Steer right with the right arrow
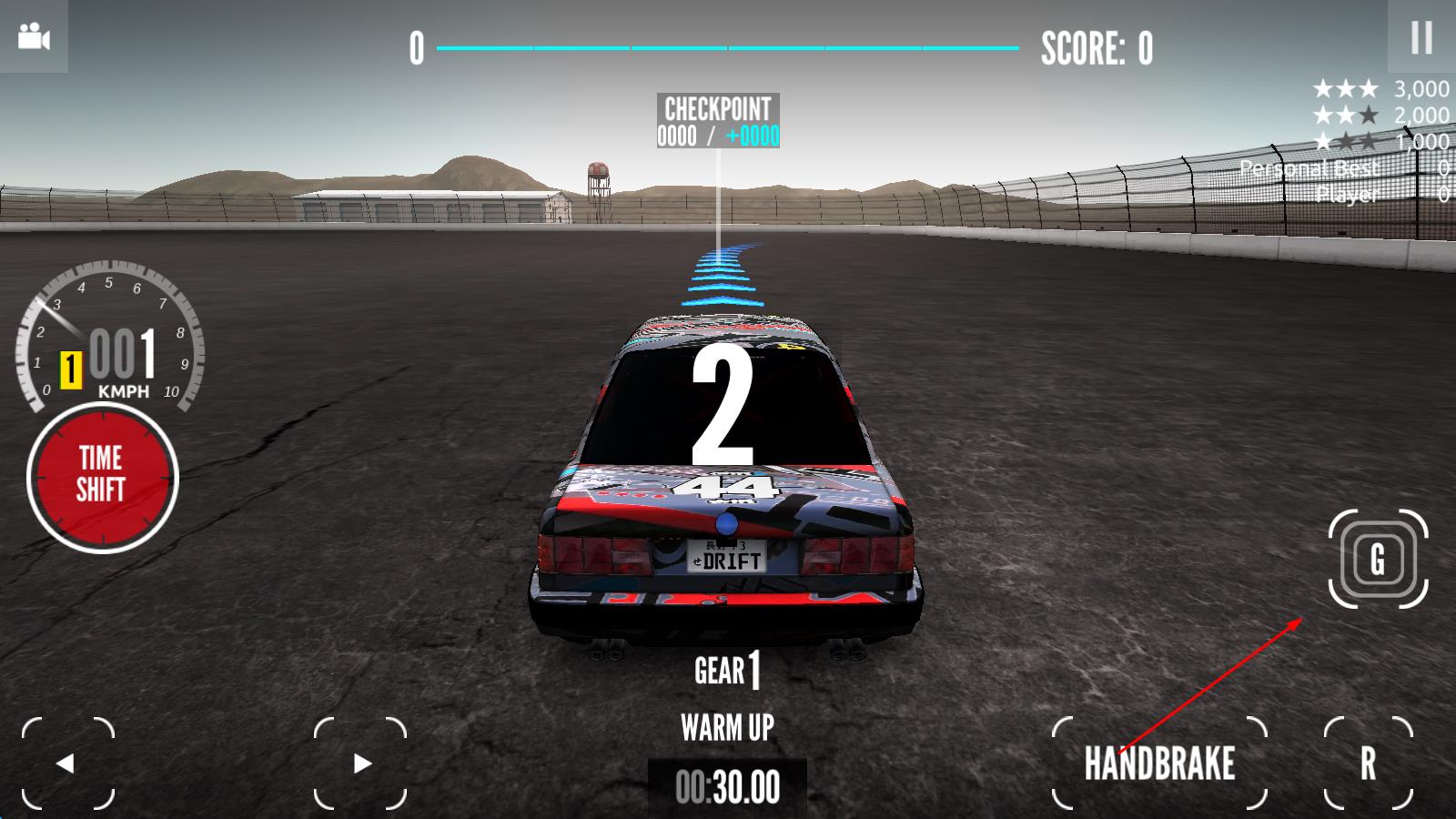The width and height of the screenshot is (1456, 819). coord(360,763)
